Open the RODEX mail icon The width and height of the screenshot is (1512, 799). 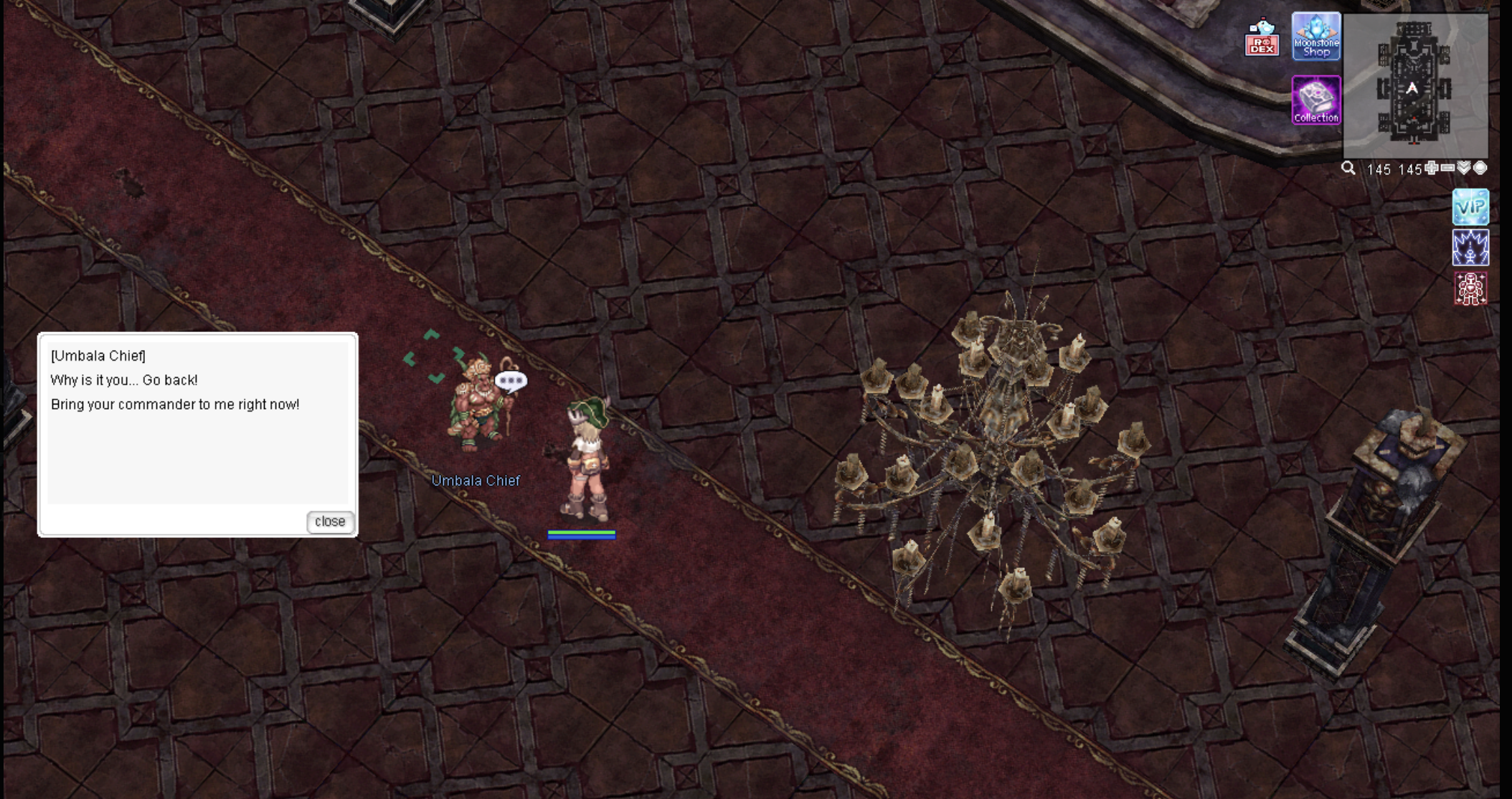pyautogui.click(x=1262, y=38)
